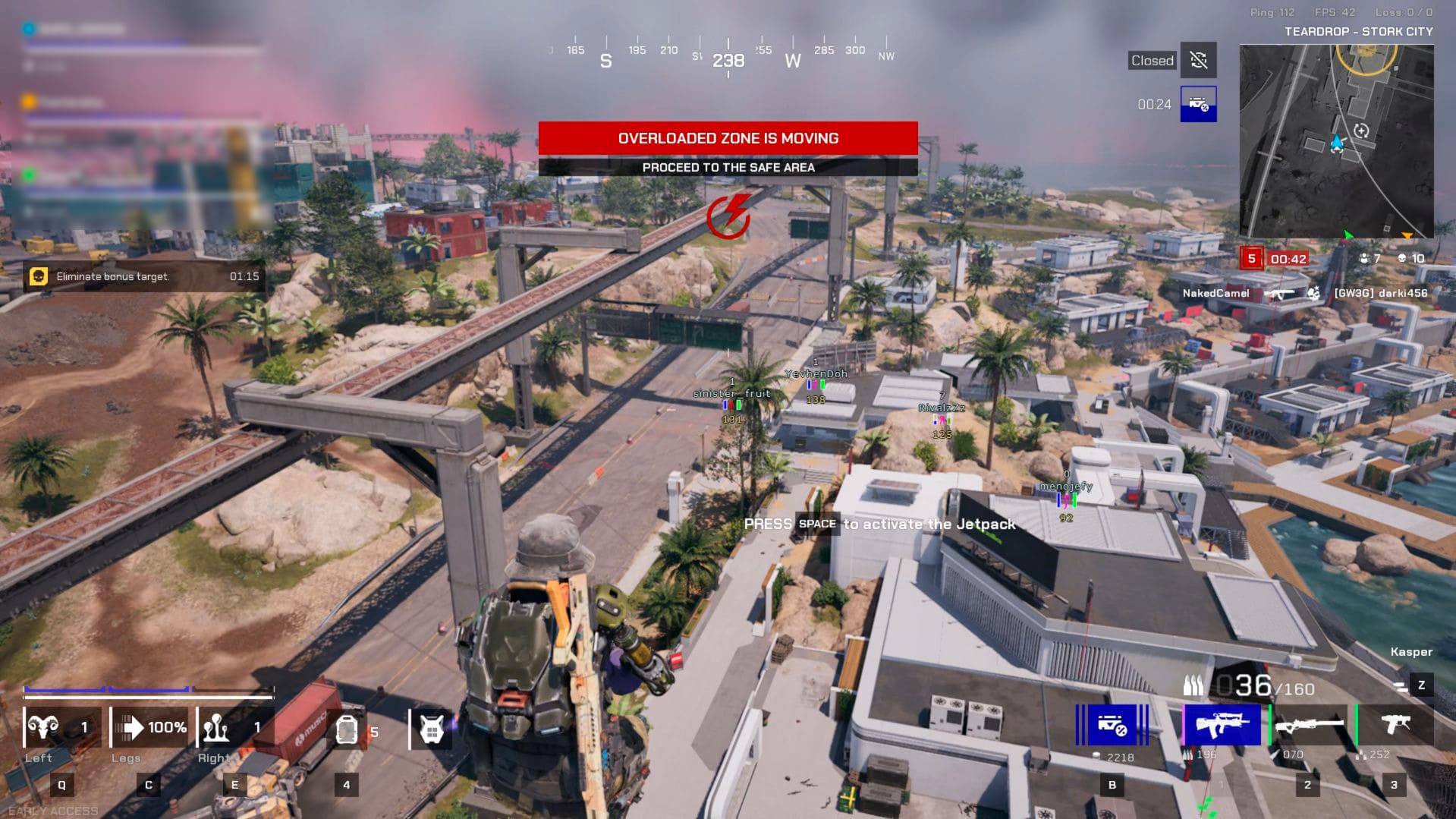Equip the highlighted assault rifle slot

click(x=1222, y=725)
